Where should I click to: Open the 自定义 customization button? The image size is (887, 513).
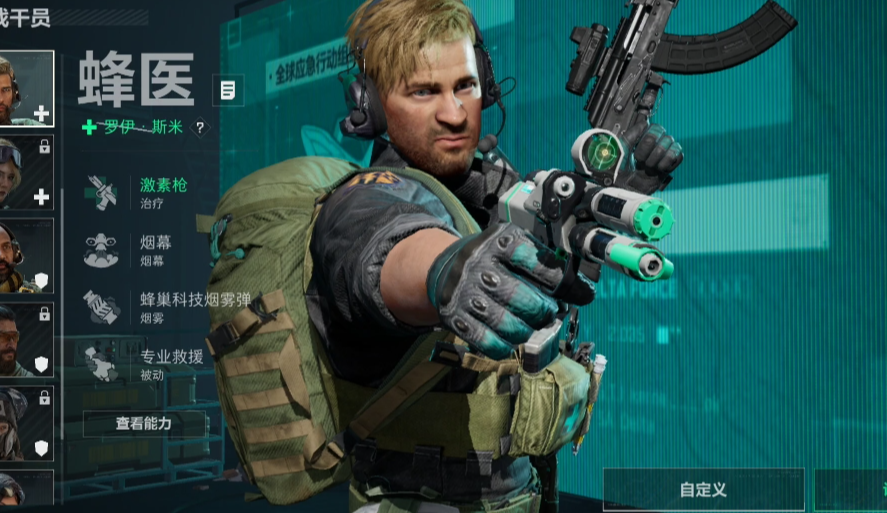tap(702, 490)
